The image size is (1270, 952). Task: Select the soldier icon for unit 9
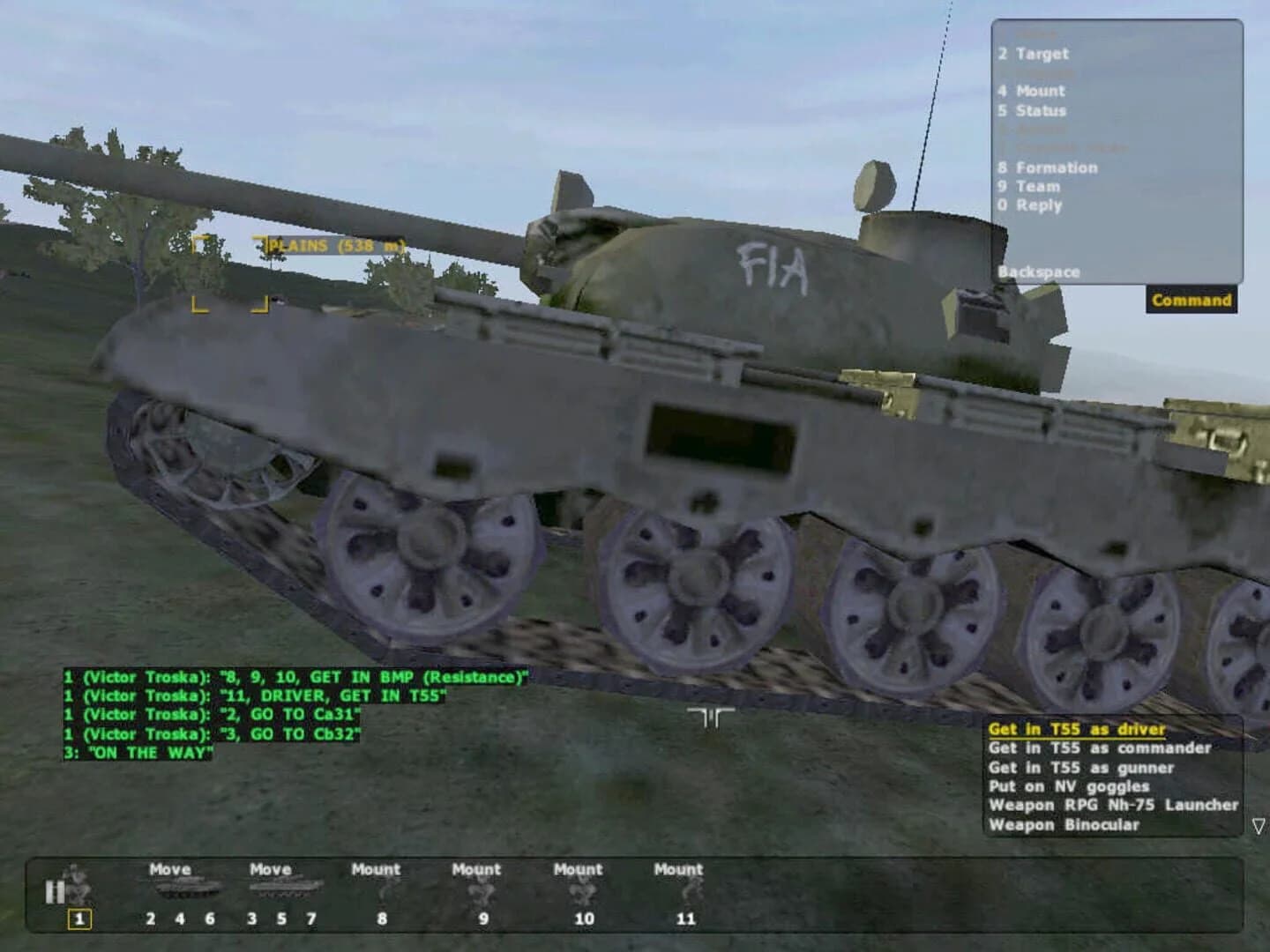click(x=481, y=893)
